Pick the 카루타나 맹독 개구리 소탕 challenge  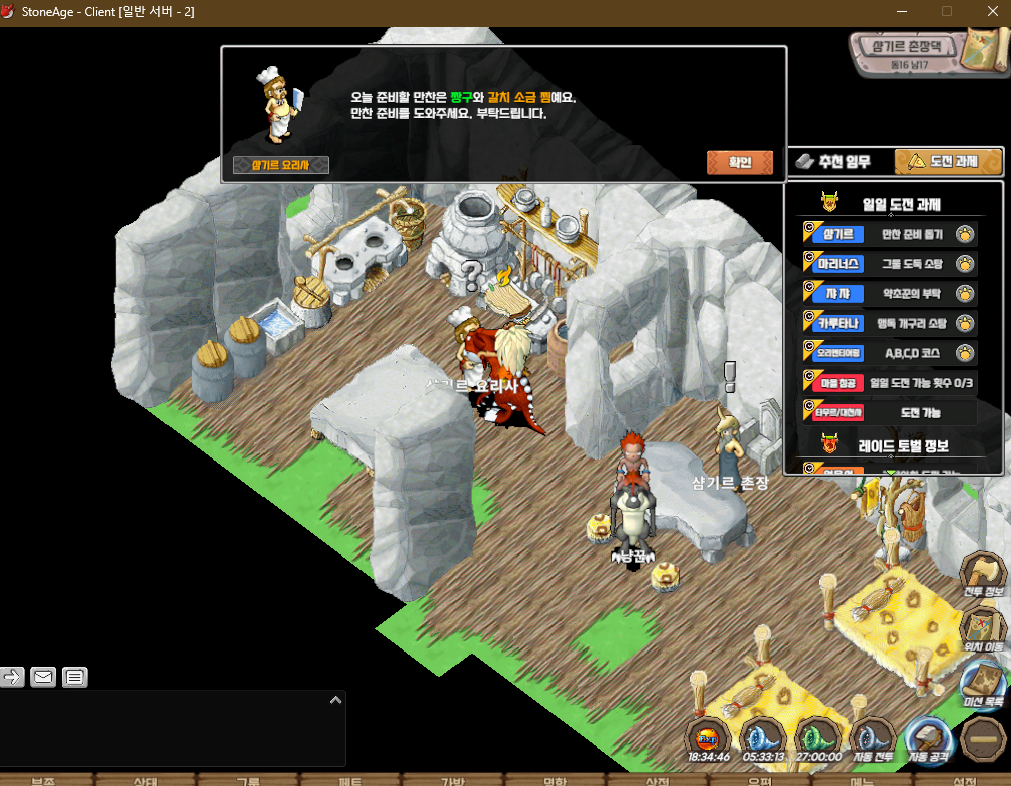point(890,323)
